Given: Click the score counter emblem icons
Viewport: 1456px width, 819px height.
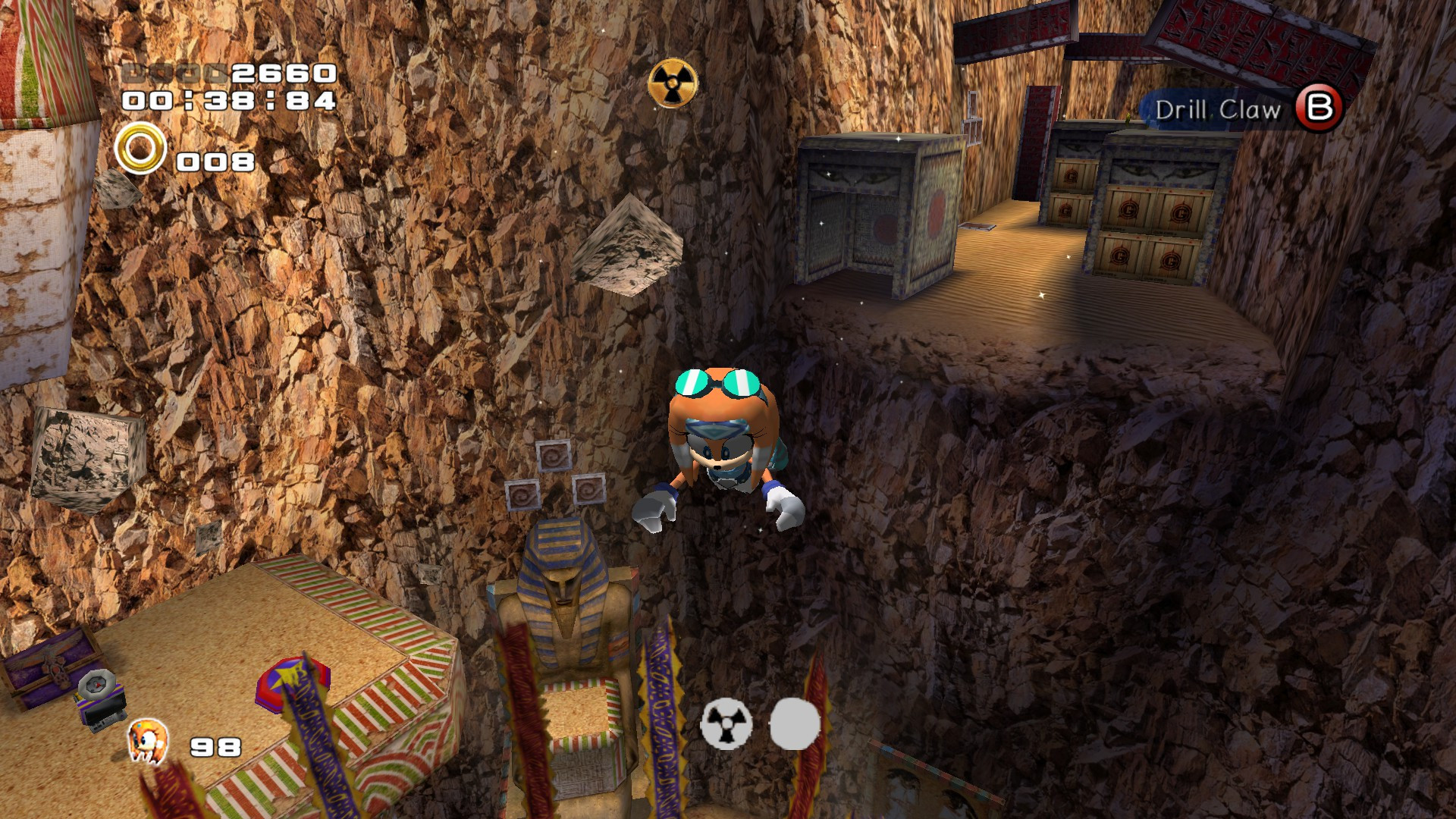Looking at the screenshot, I should 174,74.
